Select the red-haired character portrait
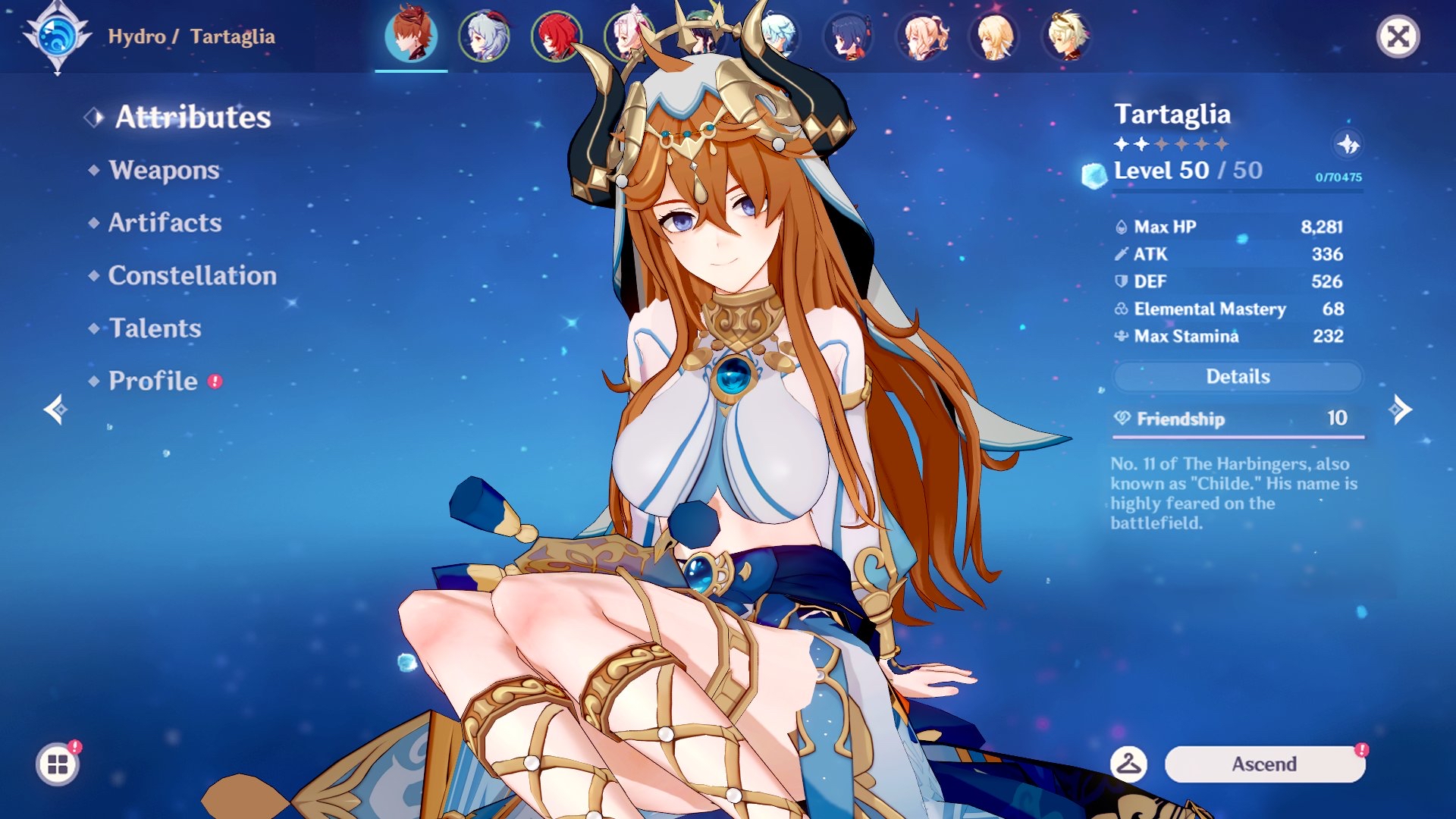 pos(557,36)
